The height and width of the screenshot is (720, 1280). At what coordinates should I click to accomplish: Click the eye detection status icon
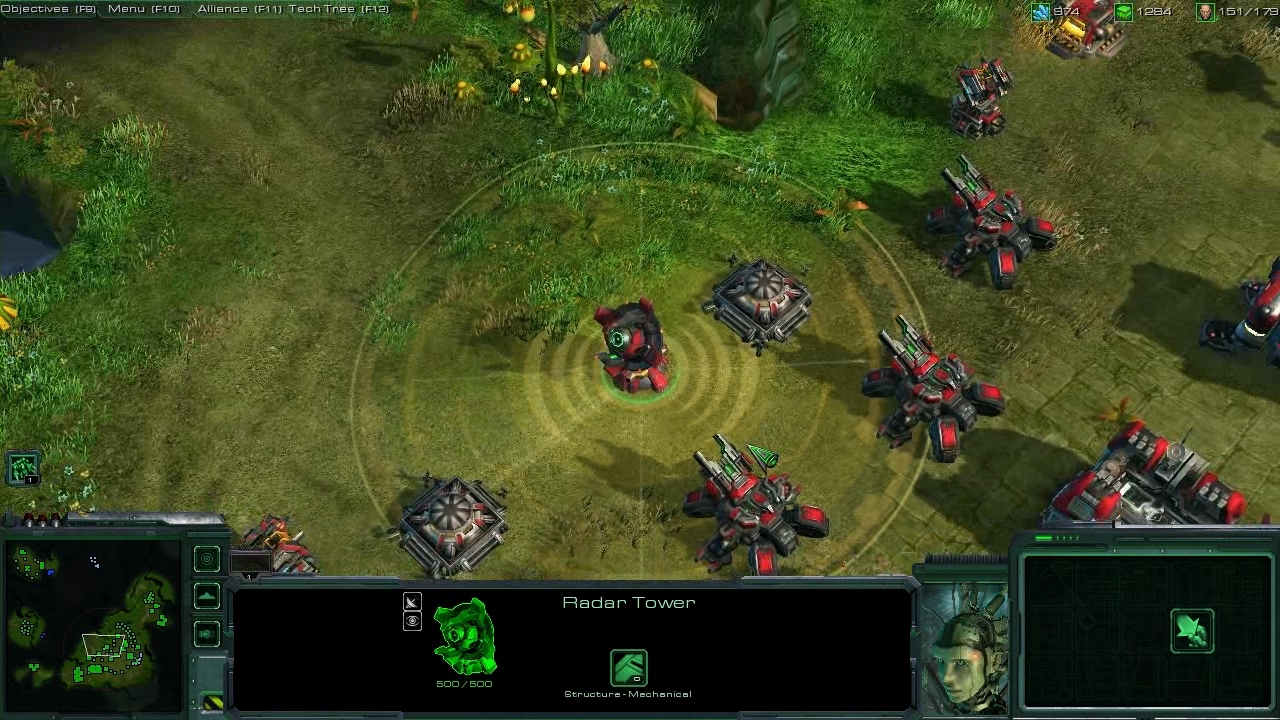coord(412,621)
